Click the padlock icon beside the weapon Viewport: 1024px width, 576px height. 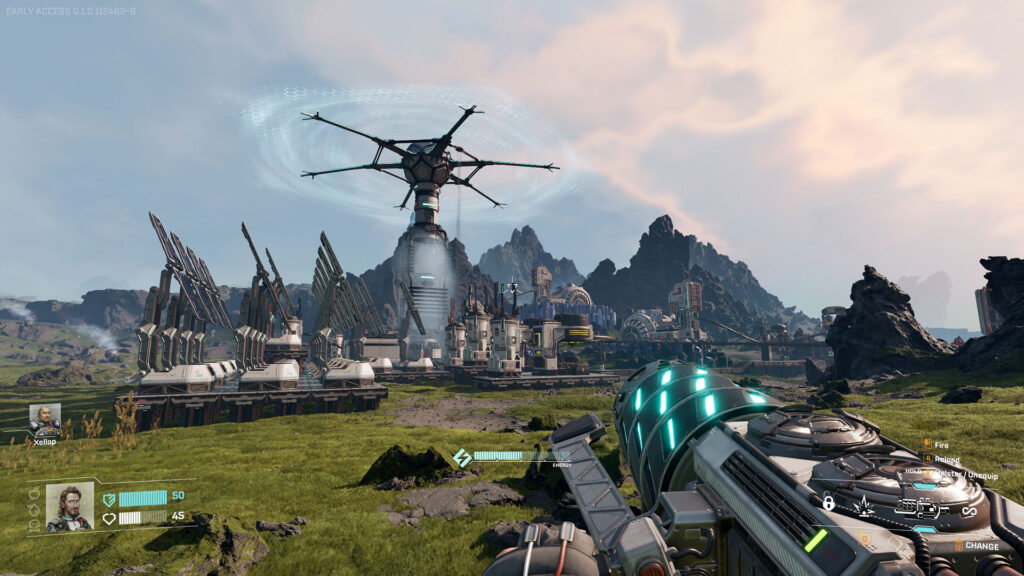point(829,503)
